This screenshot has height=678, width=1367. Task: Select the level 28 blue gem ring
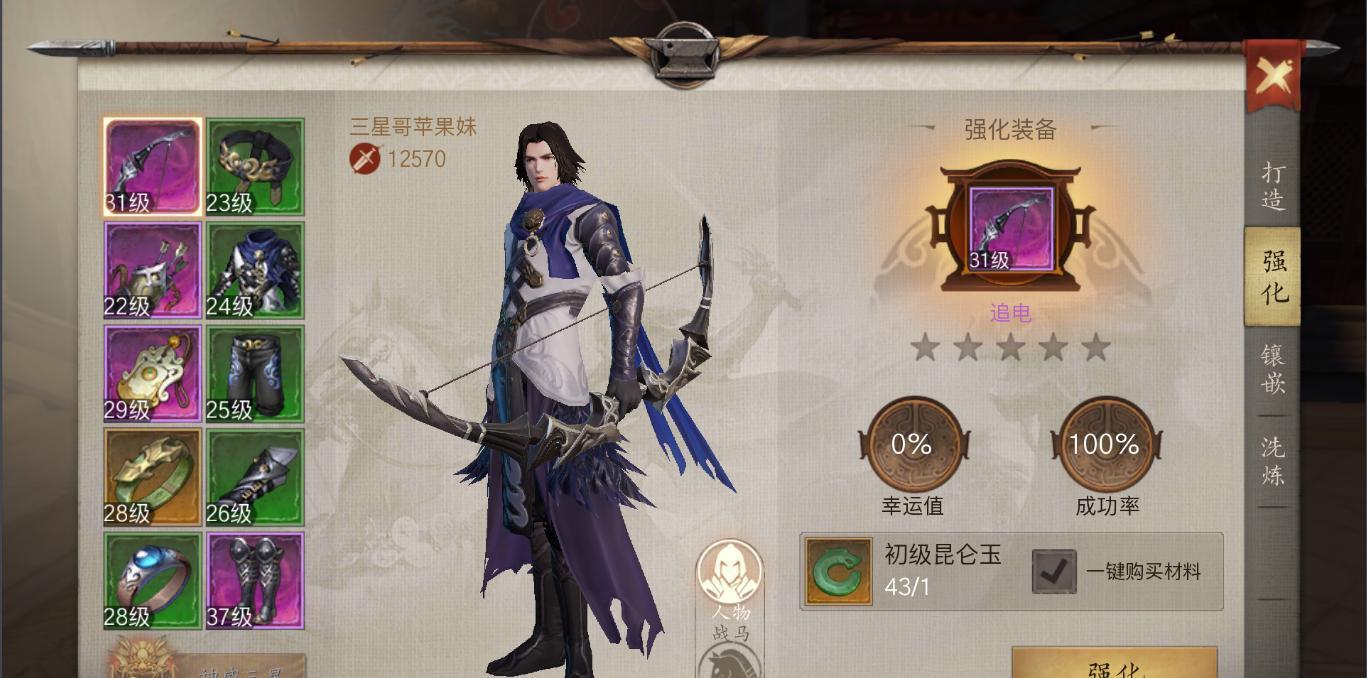(153, 581)
